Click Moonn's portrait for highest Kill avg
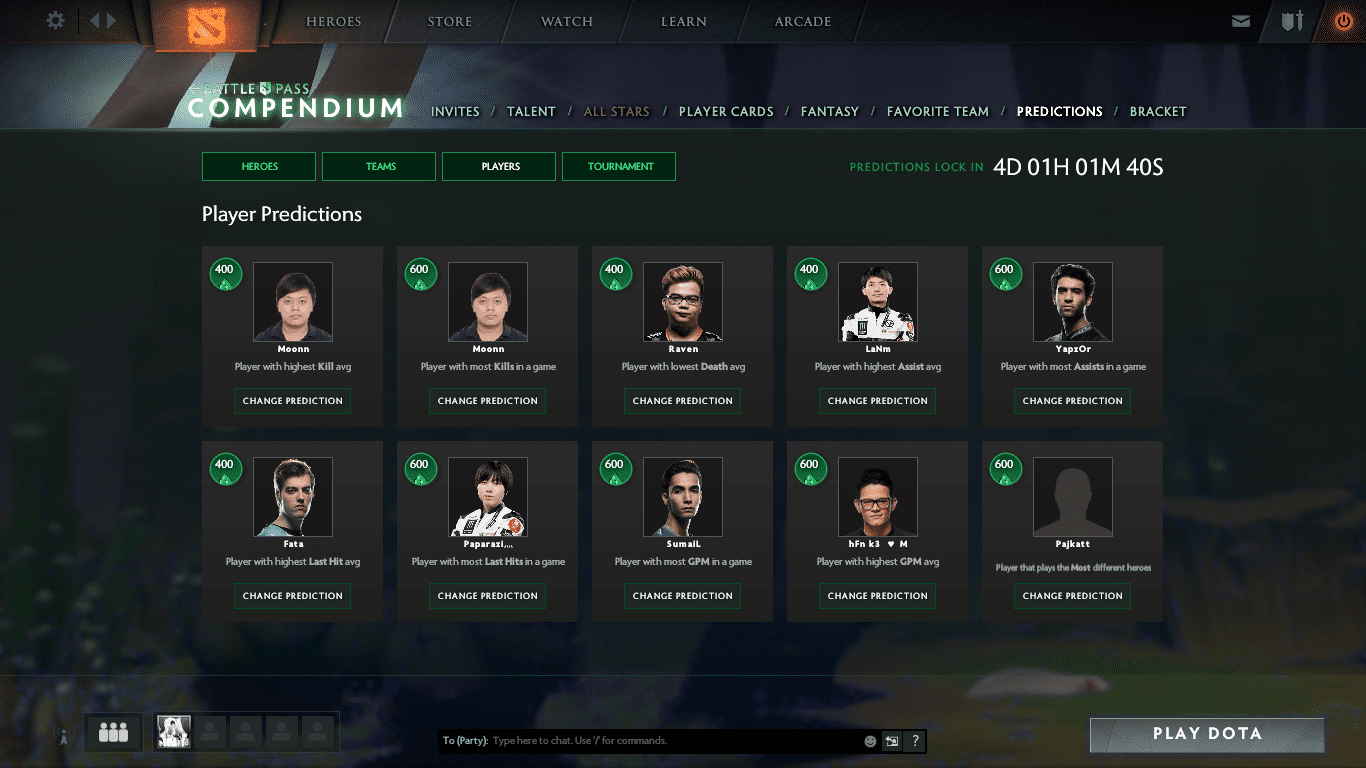 click(292, 301)
